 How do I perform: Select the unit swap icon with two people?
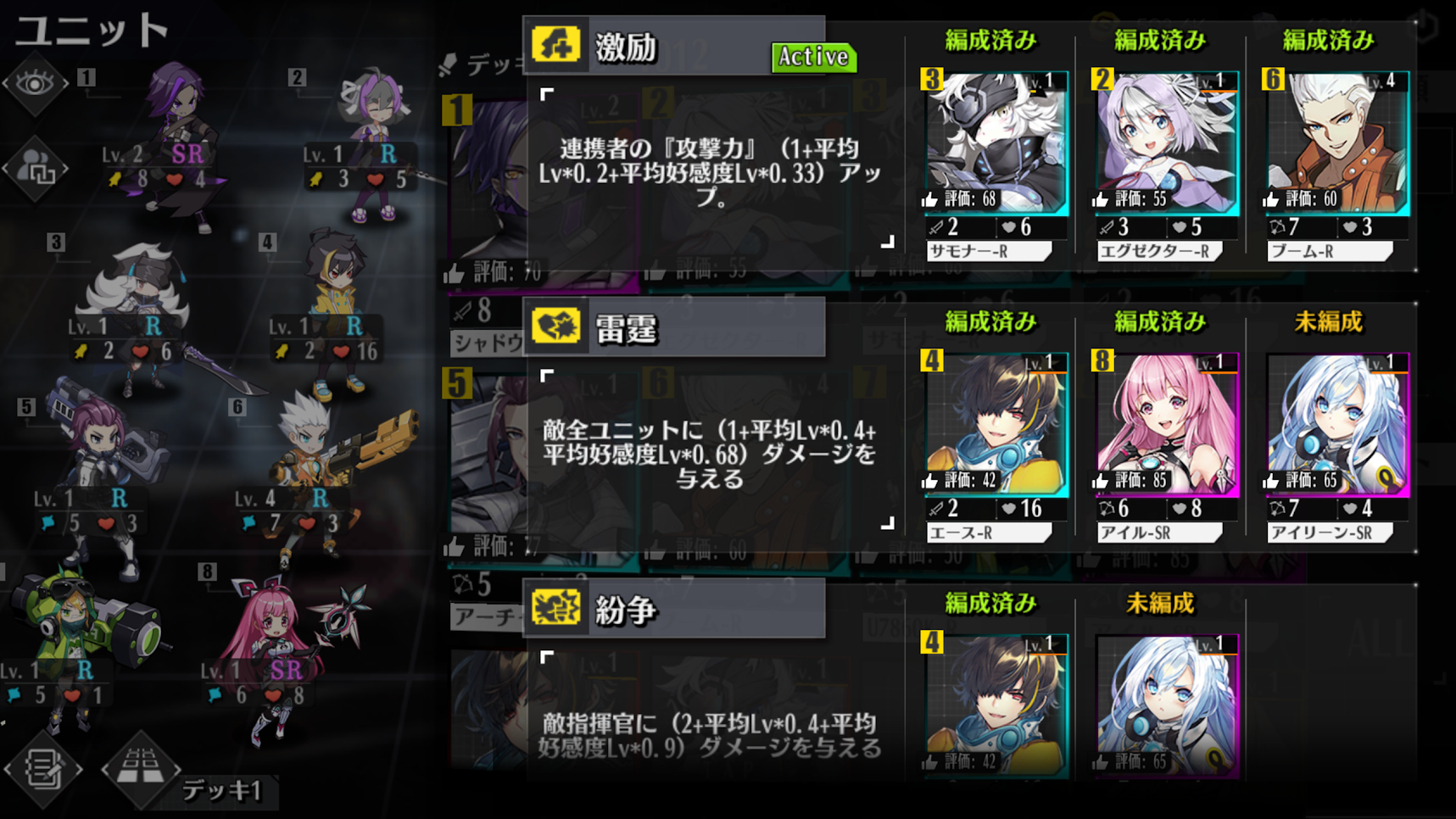36,167
